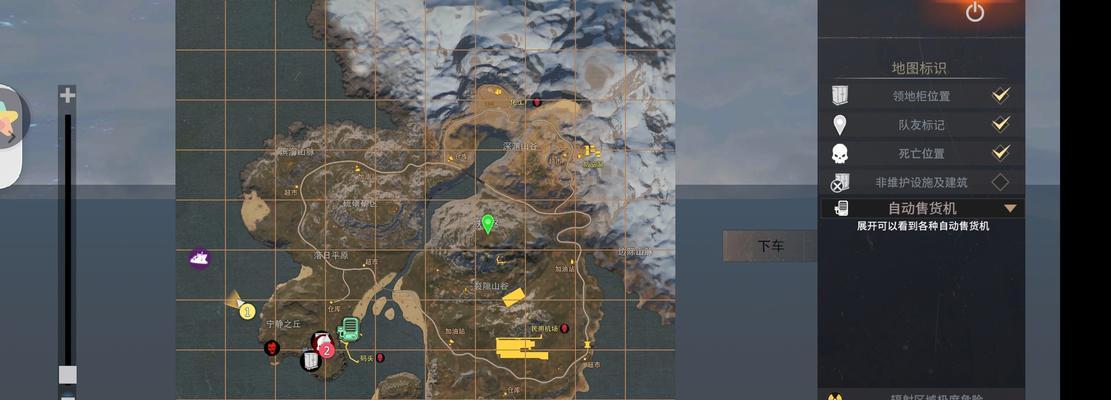Open the colorful floating assistant icon
The height and width of the screenshot is (400, 1111).
tap(9, 120)
